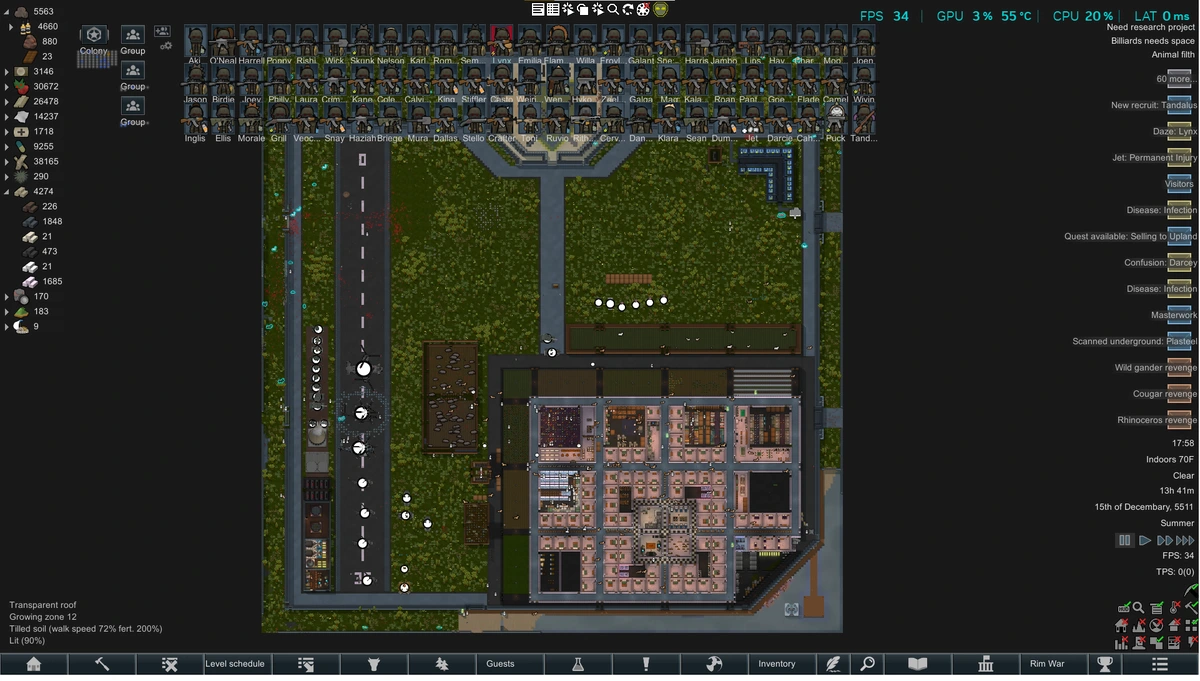
Task: Open the home button on bottom bar
Action: click(x=34, y=664)
